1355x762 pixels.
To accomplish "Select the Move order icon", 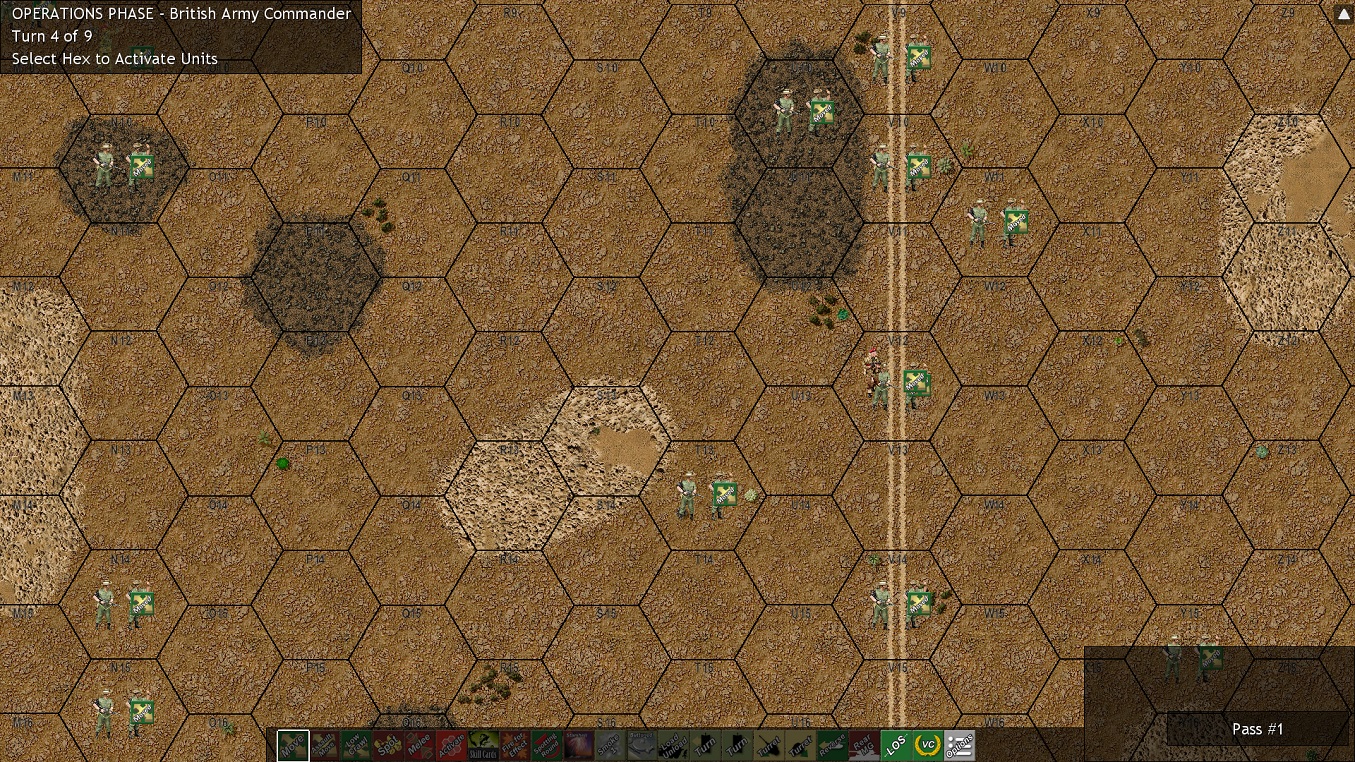I will pyautogui.click(x=293, y=745).
